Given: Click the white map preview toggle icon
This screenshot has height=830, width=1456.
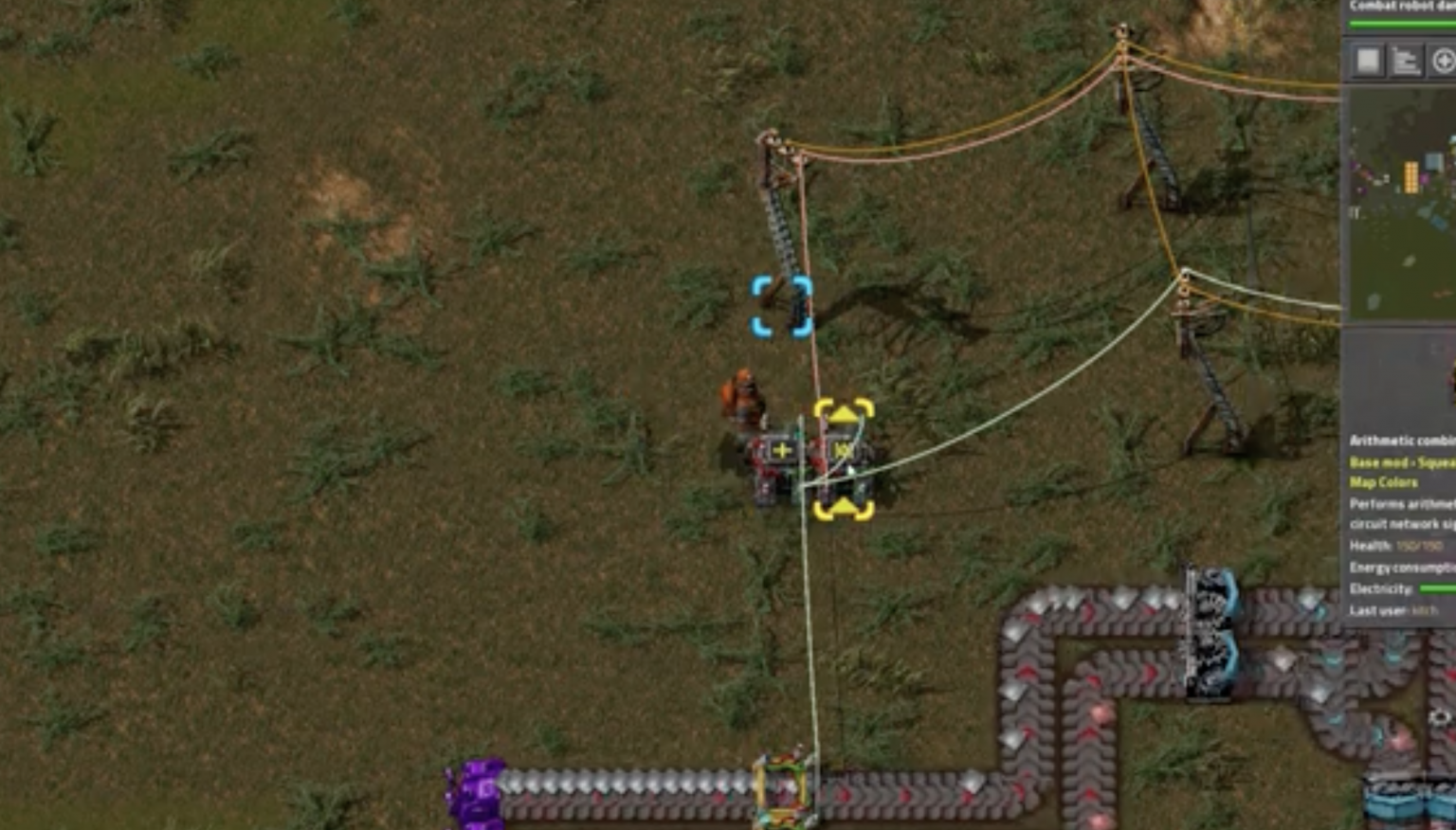Looking at the screenshot, I should coord(1366,63).
